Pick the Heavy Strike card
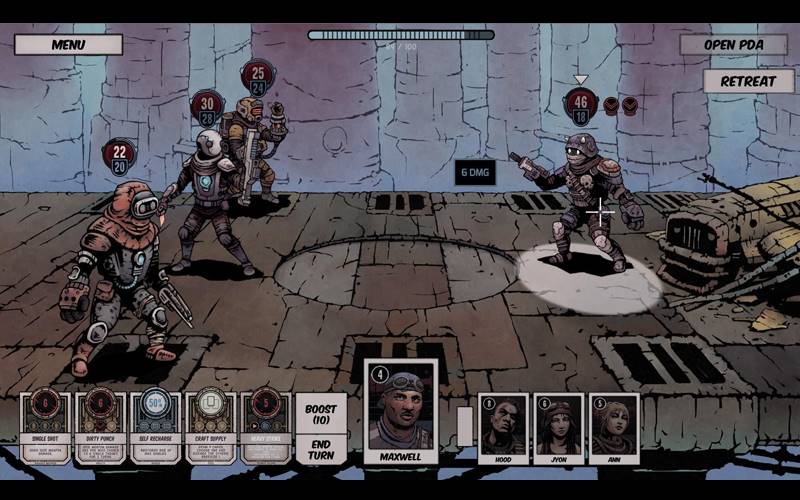Viewport: 800px width, 500px height. coord(266,426)
